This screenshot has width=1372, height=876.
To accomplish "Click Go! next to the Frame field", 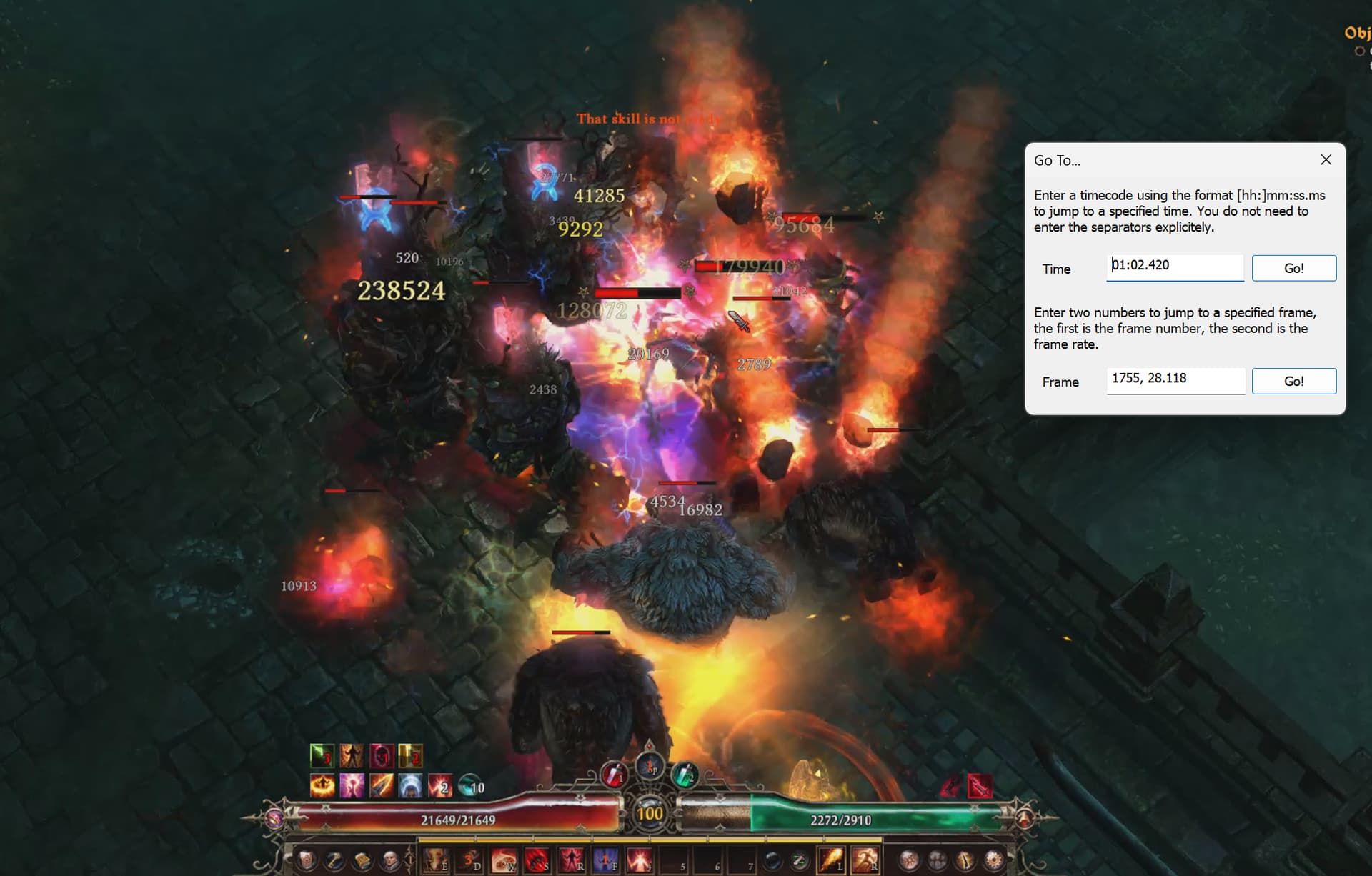I will click(x=1293, y=381).
